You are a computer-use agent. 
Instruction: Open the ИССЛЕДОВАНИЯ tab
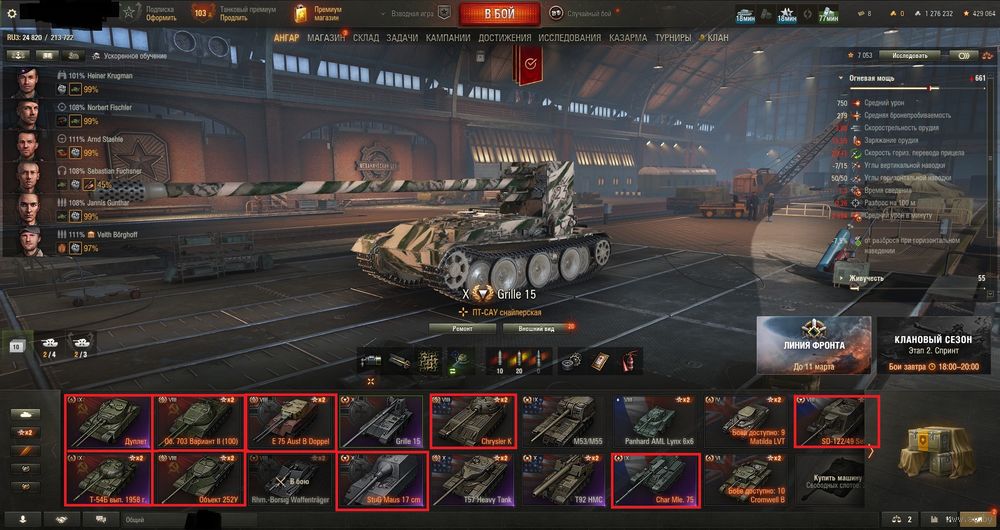click(570, 38)
